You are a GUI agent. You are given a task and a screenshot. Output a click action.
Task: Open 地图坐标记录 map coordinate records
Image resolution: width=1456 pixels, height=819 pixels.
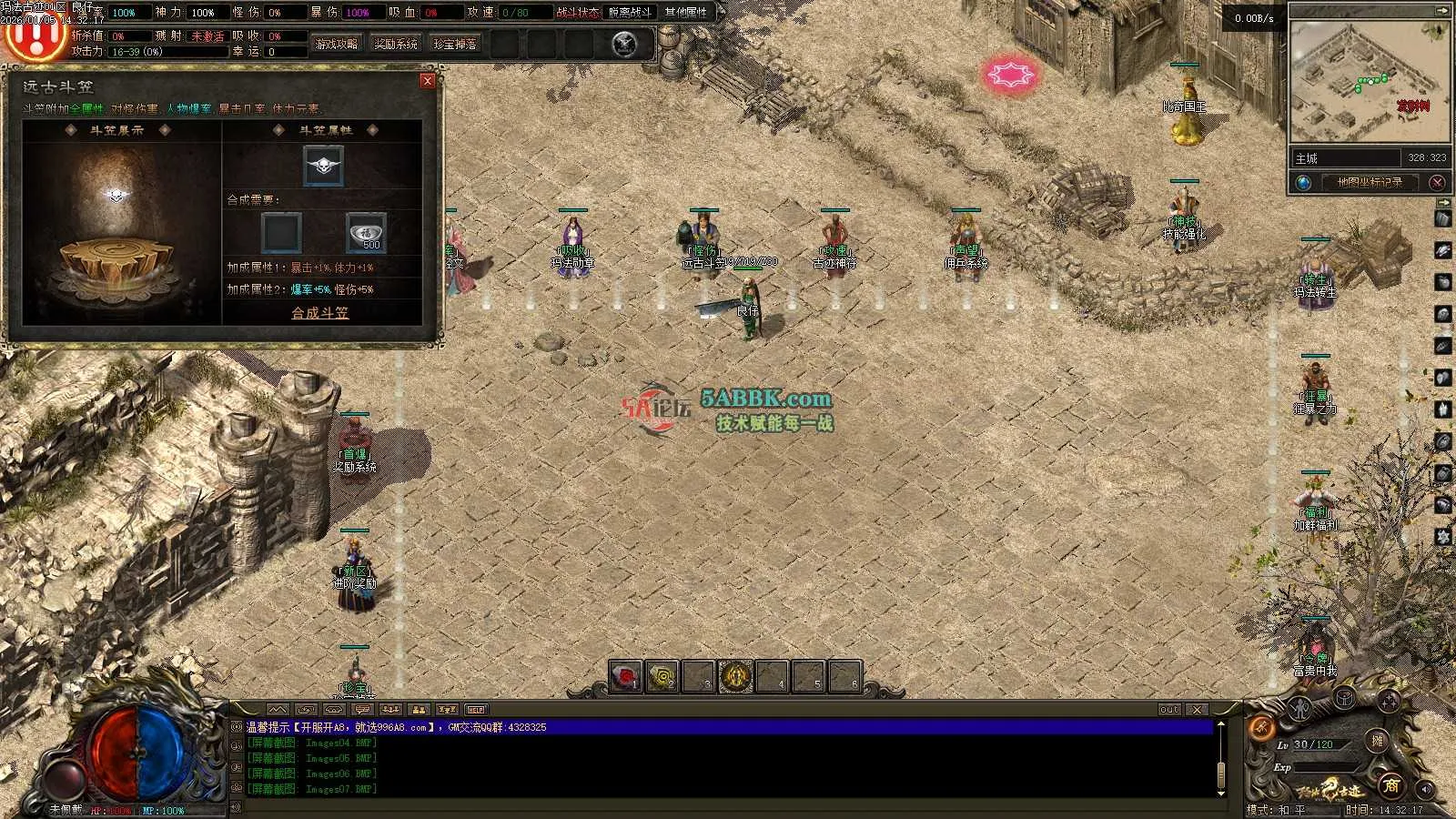click(1370, 182)
